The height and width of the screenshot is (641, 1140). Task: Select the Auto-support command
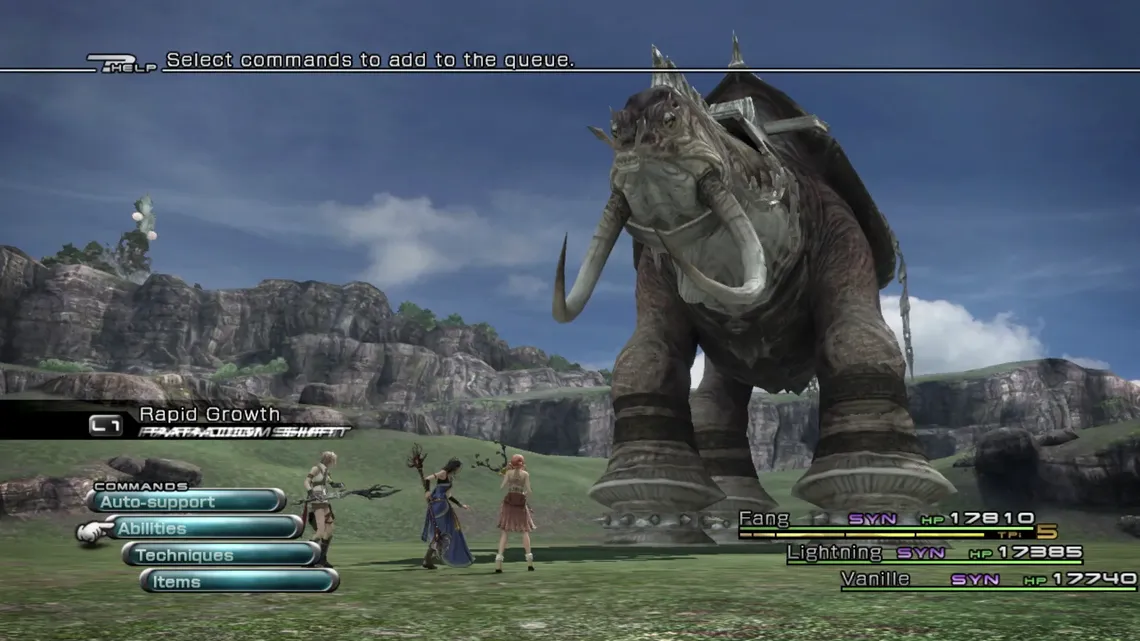click(186, 501)
